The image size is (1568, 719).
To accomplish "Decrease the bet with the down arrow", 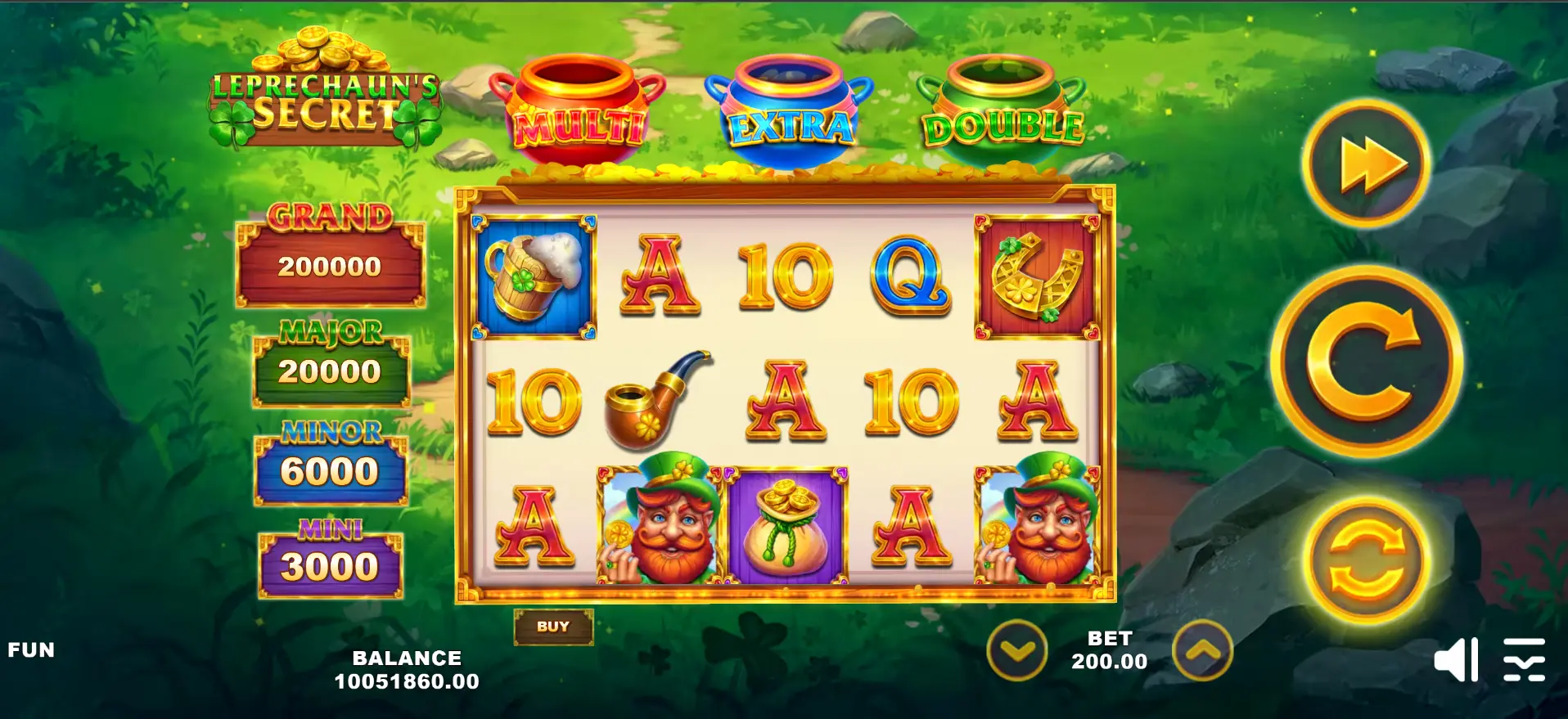I will (x=1016, y=650).
